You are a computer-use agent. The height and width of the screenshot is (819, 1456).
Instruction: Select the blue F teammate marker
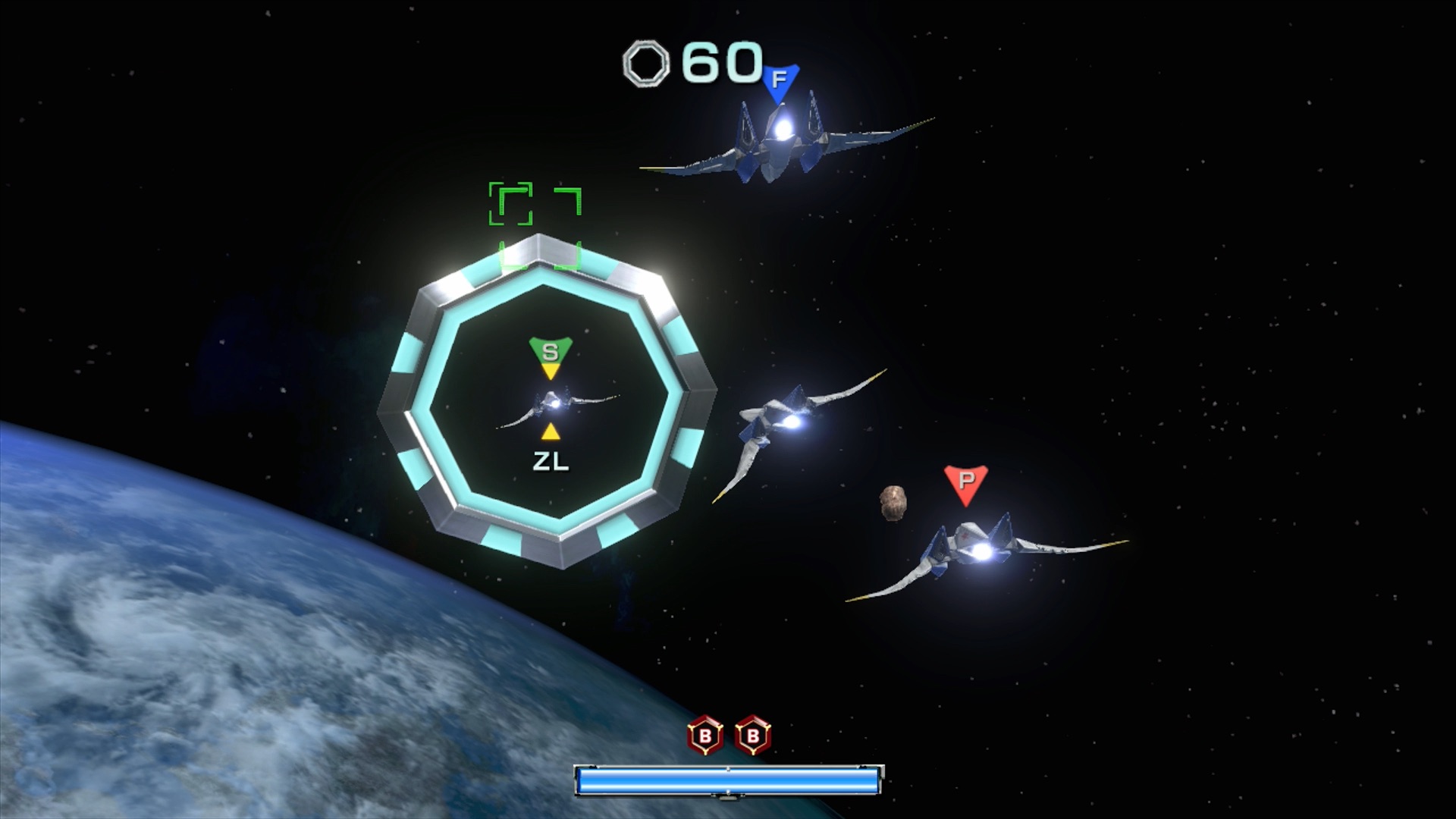point(781,80)
